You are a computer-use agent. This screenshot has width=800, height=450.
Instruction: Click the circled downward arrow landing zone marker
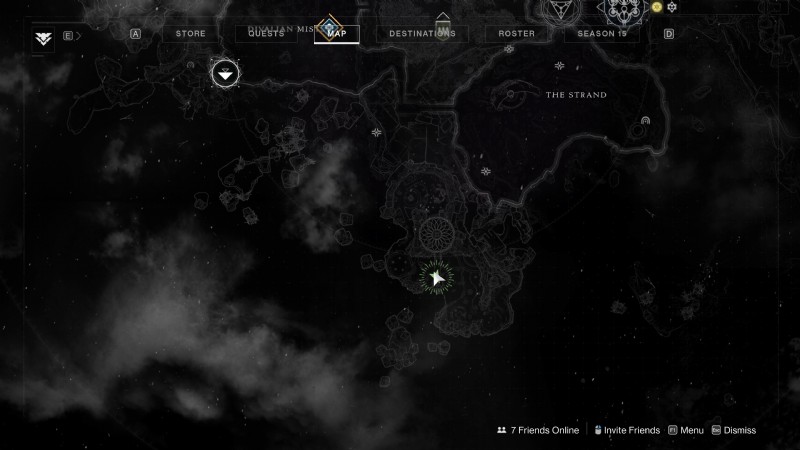coord(225,72)
